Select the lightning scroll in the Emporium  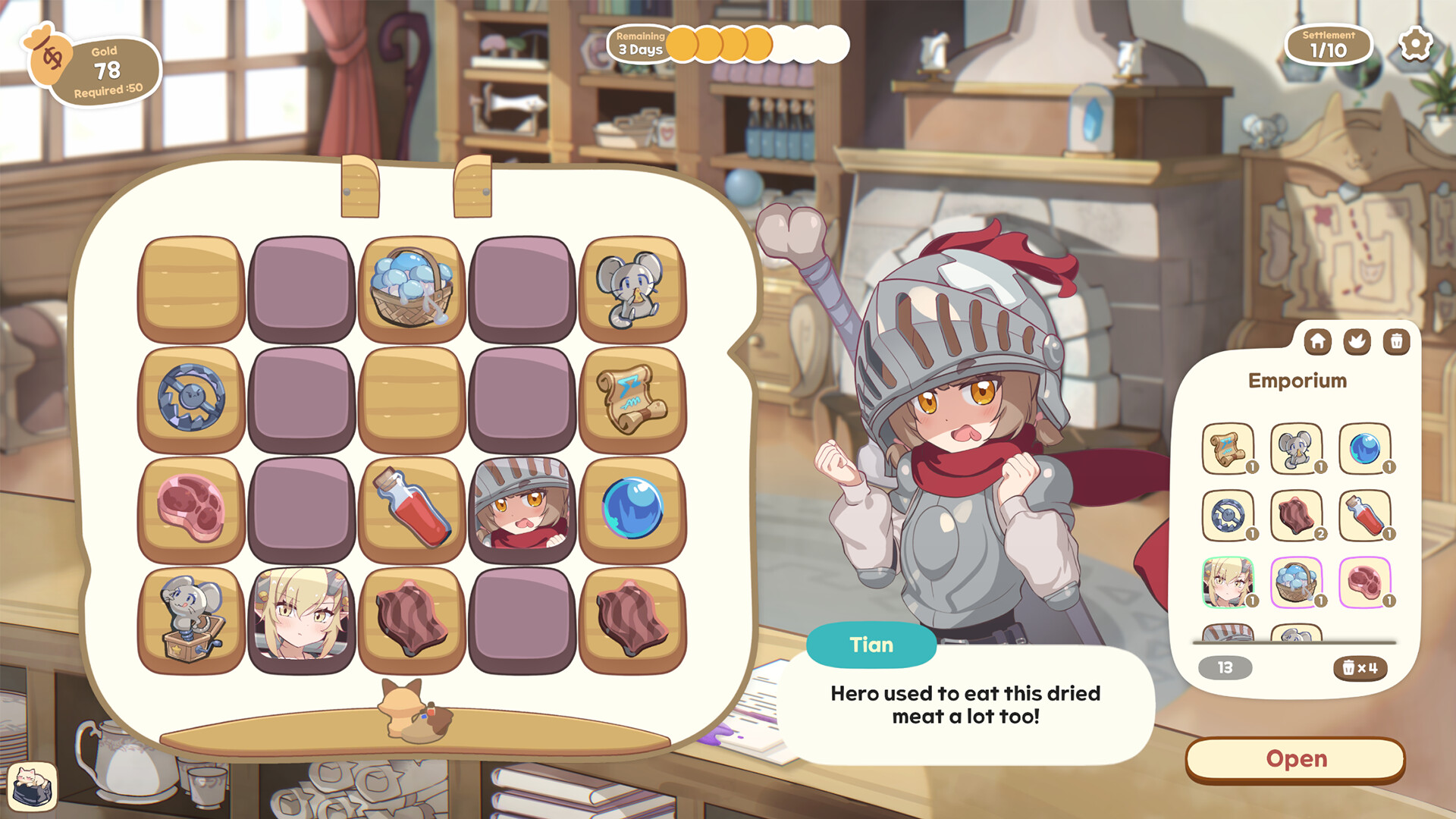(x=1228, y=448)
